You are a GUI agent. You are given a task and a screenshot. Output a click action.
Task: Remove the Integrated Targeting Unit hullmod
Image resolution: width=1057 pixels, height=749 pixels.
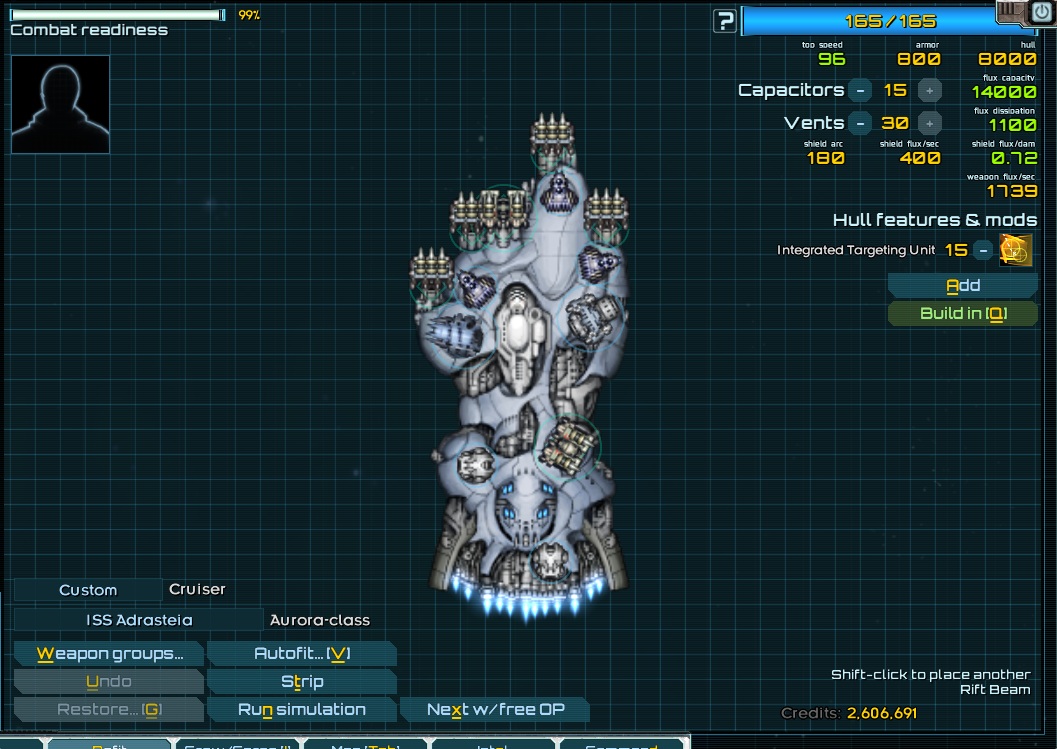[984, 251]
